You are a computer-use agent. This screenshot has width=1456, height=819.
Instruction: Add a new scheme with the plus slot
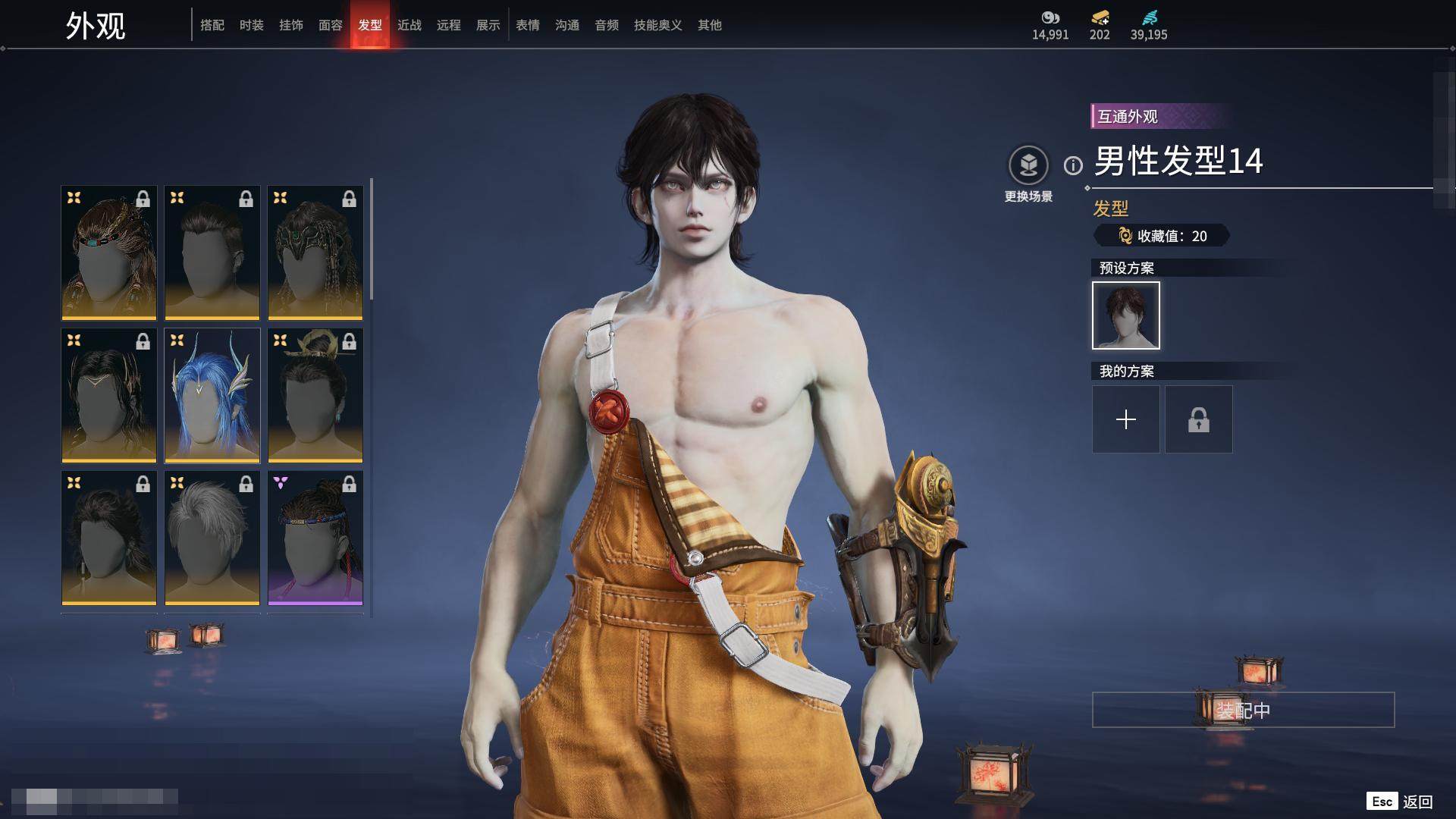tap(1126, 419)
